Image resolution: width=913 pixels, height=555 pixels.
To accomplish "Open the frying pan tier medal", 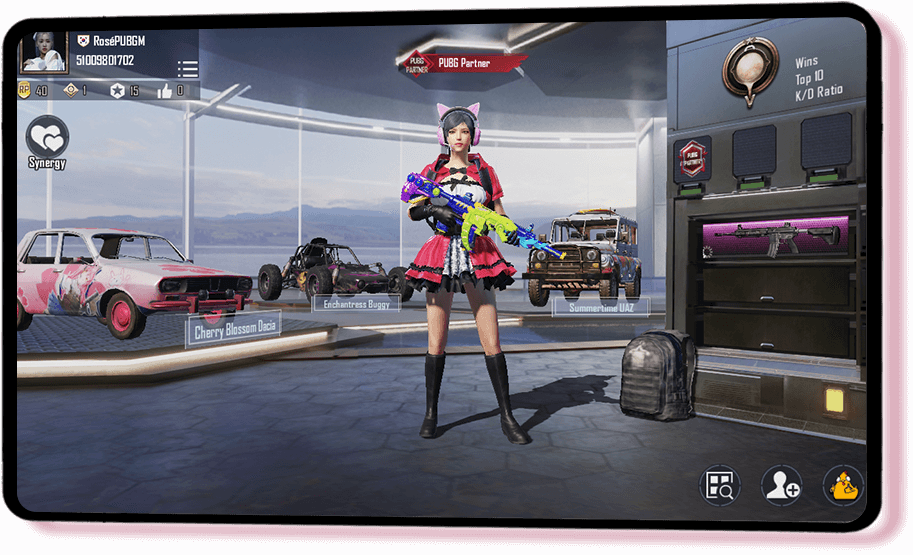I will [x=750, y=68].
